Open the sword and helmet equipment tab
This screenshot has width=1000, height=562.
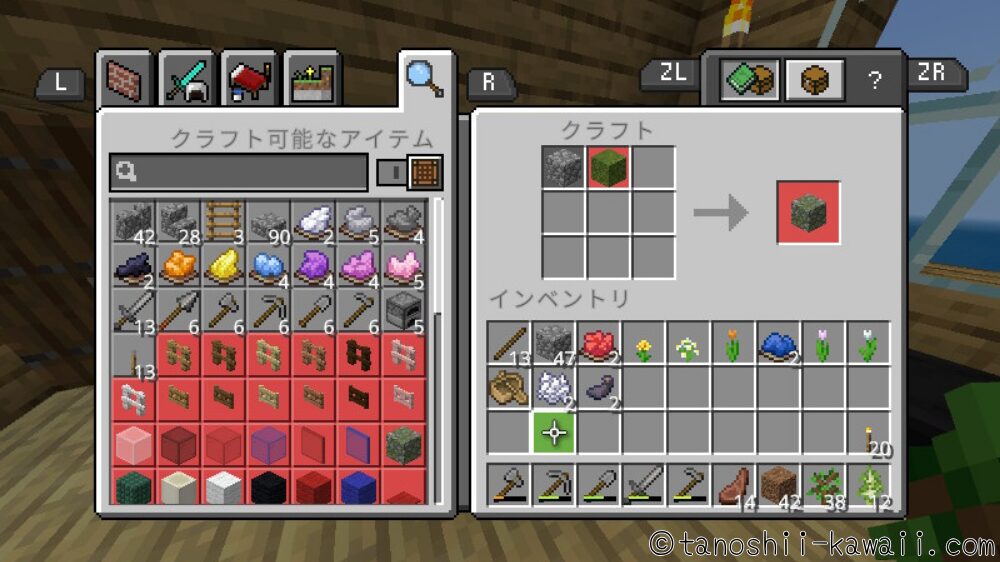tap(187, 80)
